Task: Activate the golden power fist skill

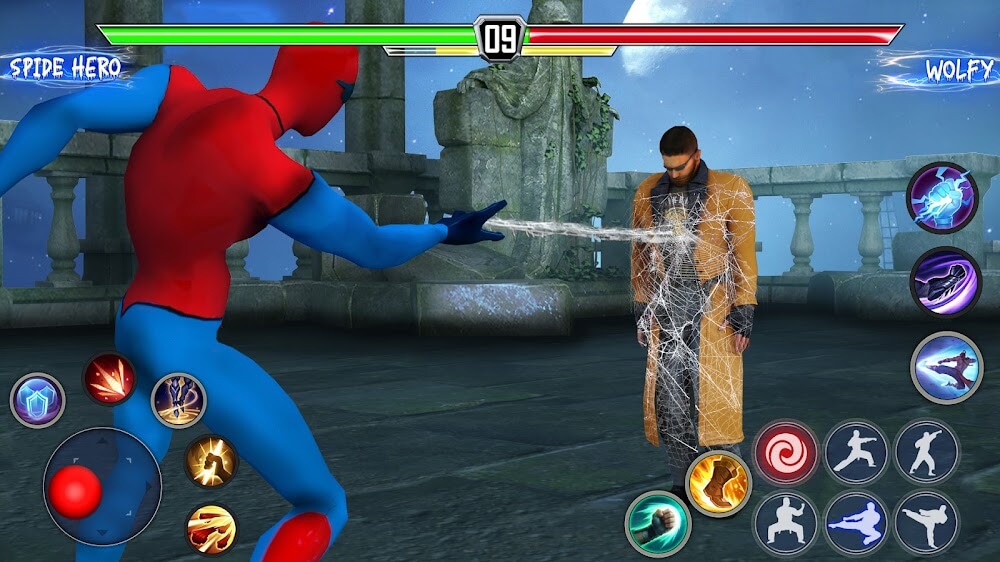Action: point(211,461)
